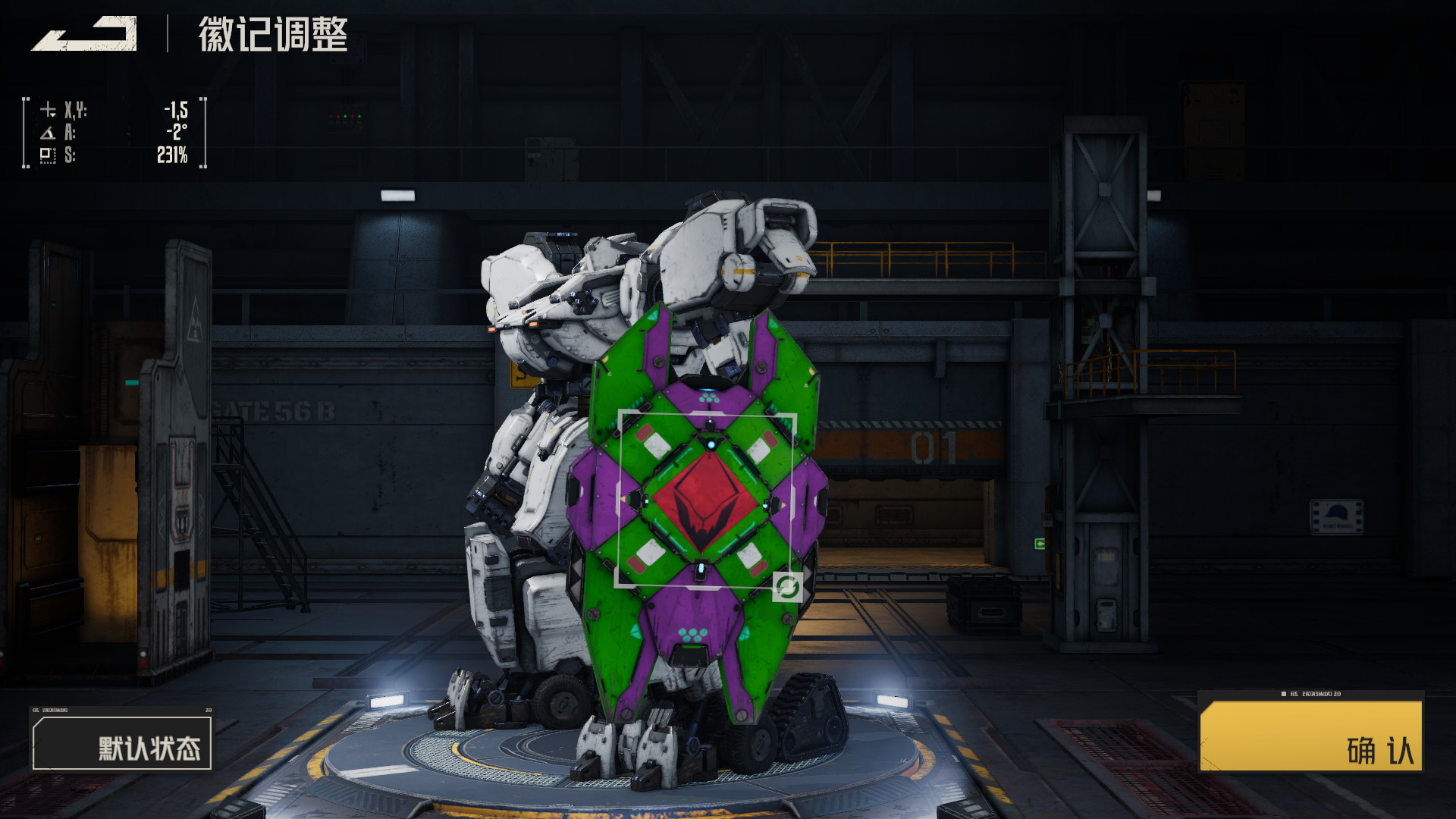Screen dimensions: 1456x819
Task: Go back using the top-left arrow
Action: (x=85, y=34)
